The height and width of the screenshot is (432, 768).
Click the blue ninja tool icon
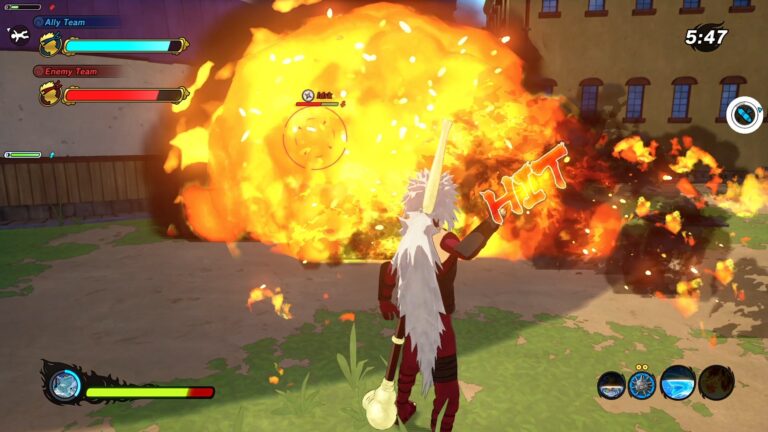pyautogui.click(x=744, y=115)
